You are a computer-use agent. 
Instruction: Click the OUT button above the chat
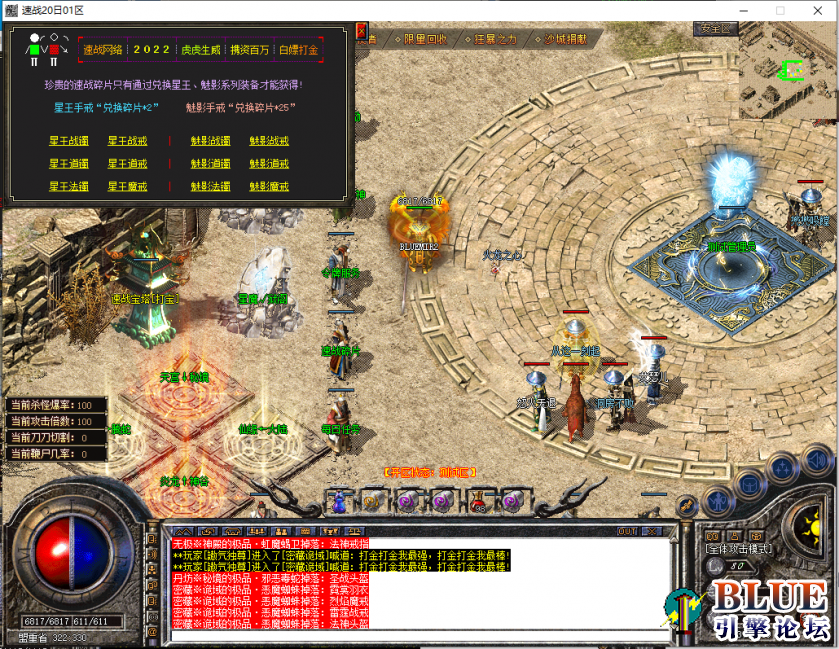(x=627, y=531)
